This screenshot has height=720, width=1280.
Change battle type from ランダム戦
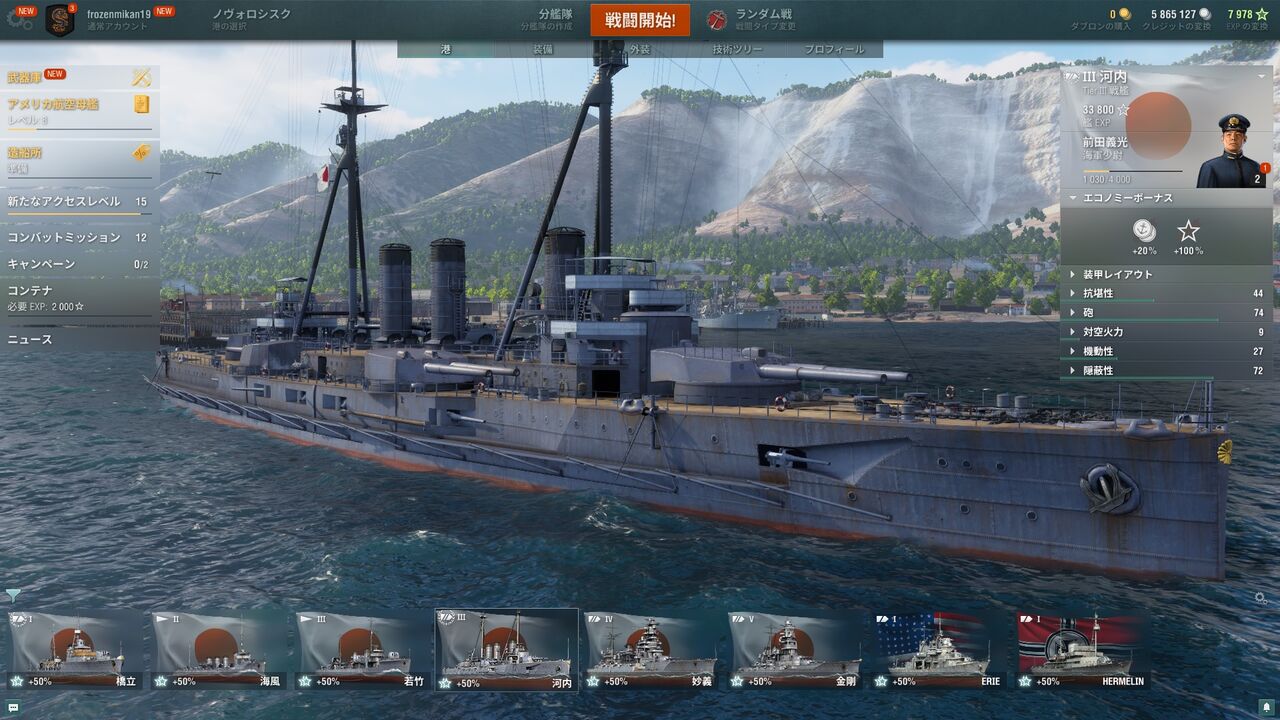[752, 20]
